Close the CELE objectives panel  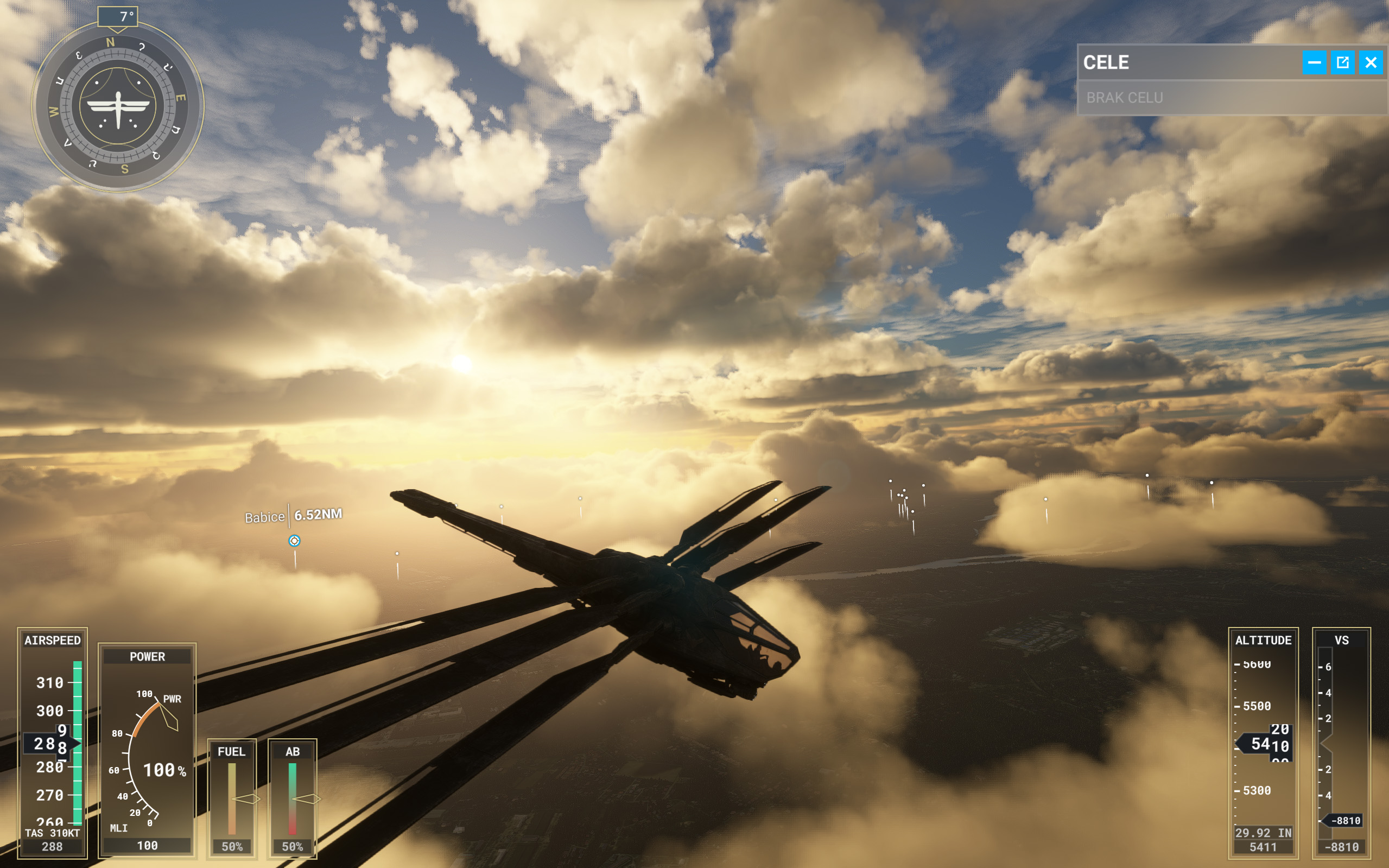coord(1370,62)
